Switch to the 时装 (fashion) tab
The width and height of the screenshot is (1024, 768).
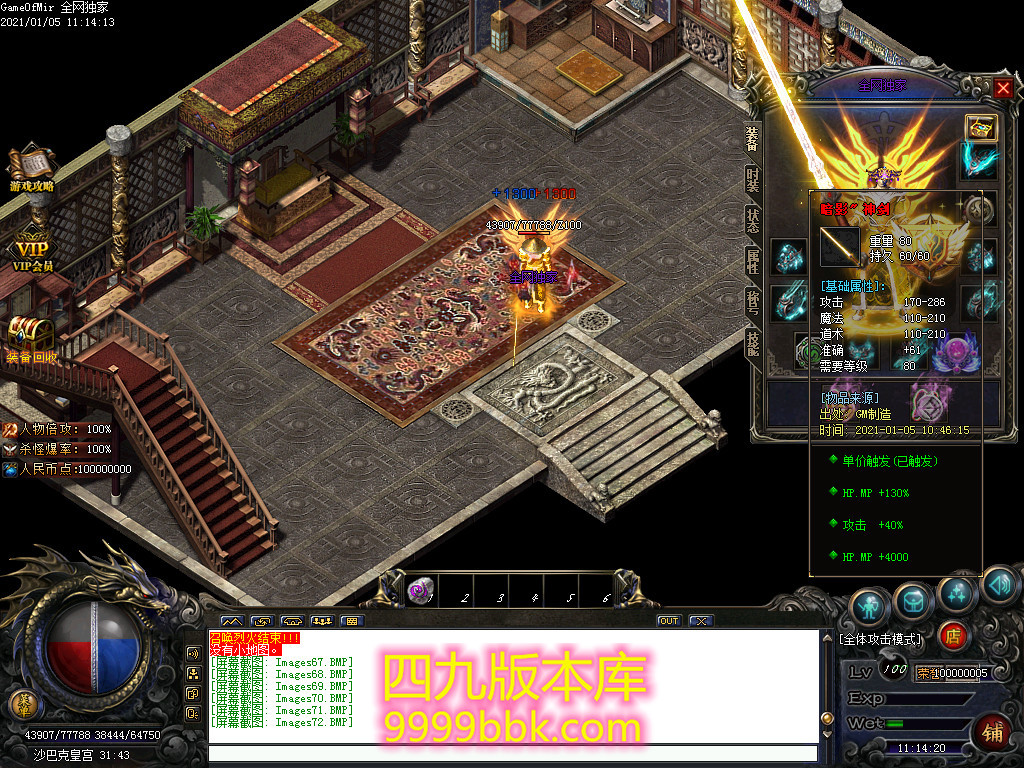click(752, 180)
